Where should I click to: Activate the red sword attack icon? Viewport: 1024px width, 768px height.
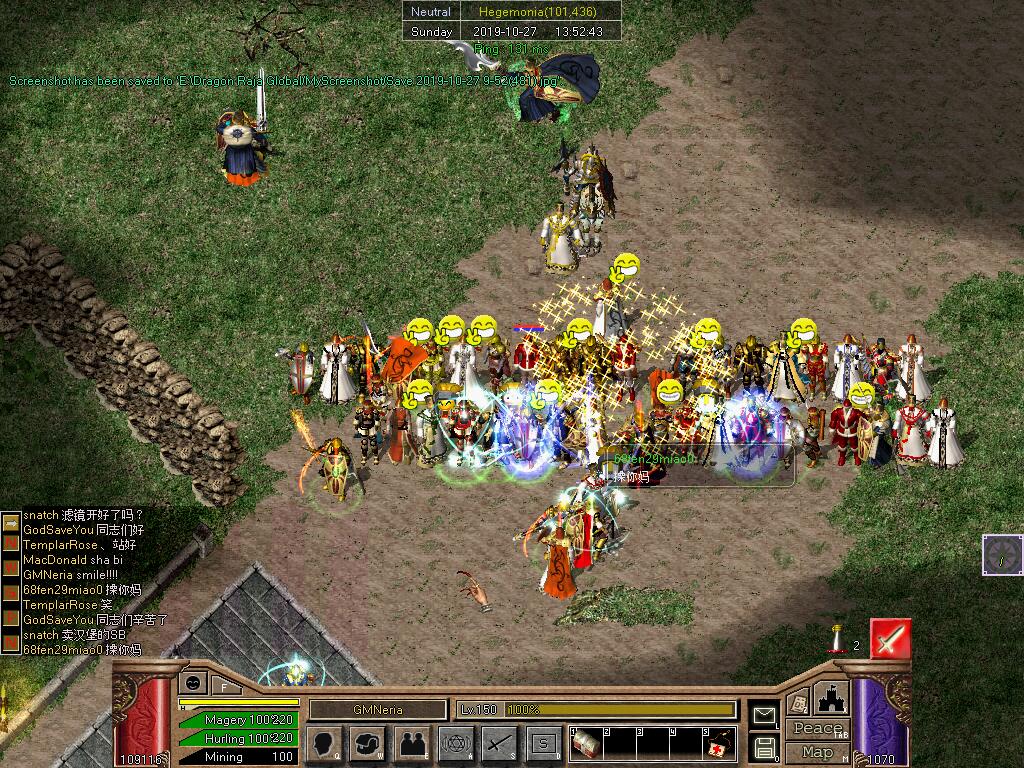pos(889,638)
